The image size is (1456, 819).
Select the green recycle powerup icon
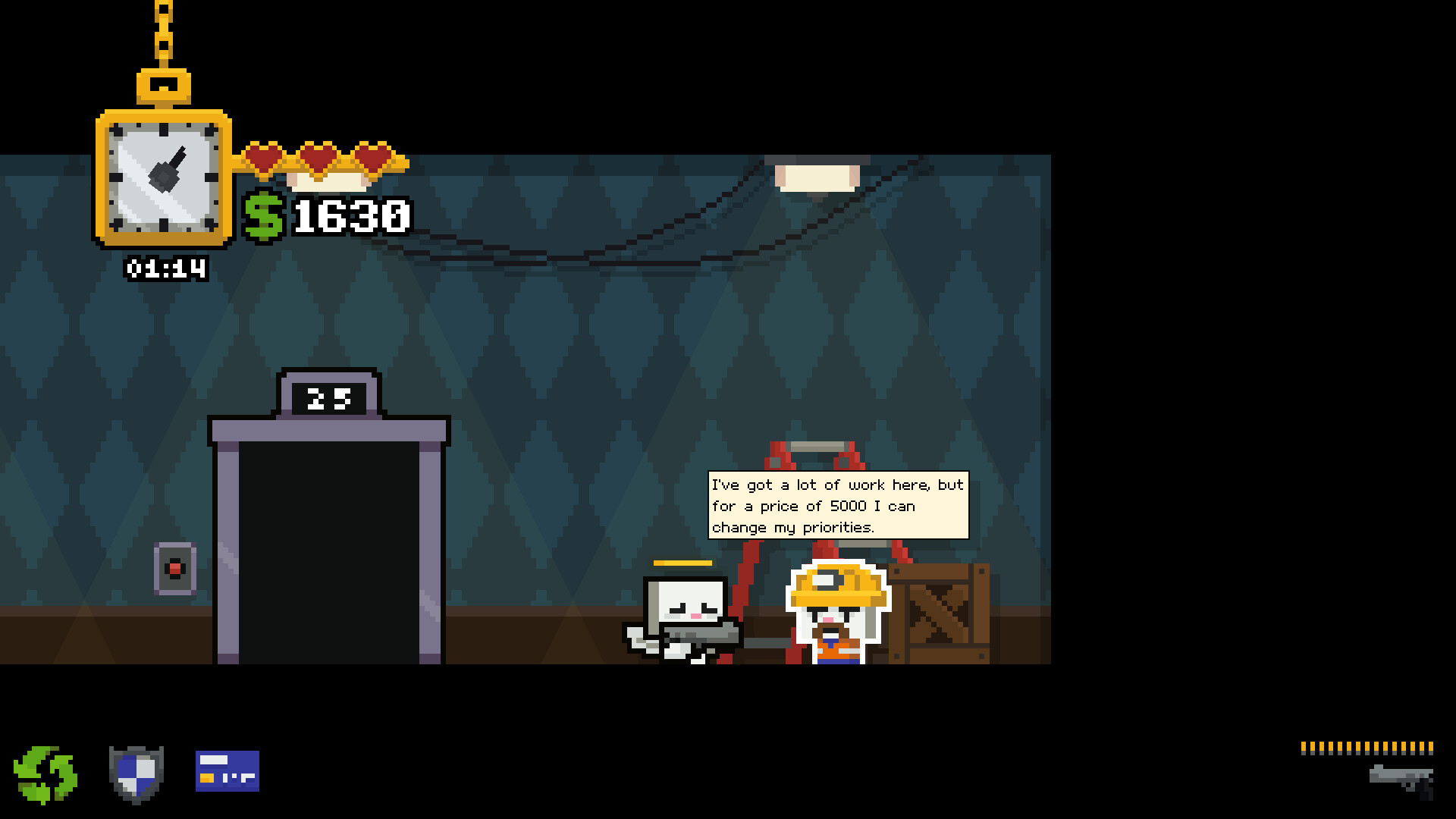point(45,773)
